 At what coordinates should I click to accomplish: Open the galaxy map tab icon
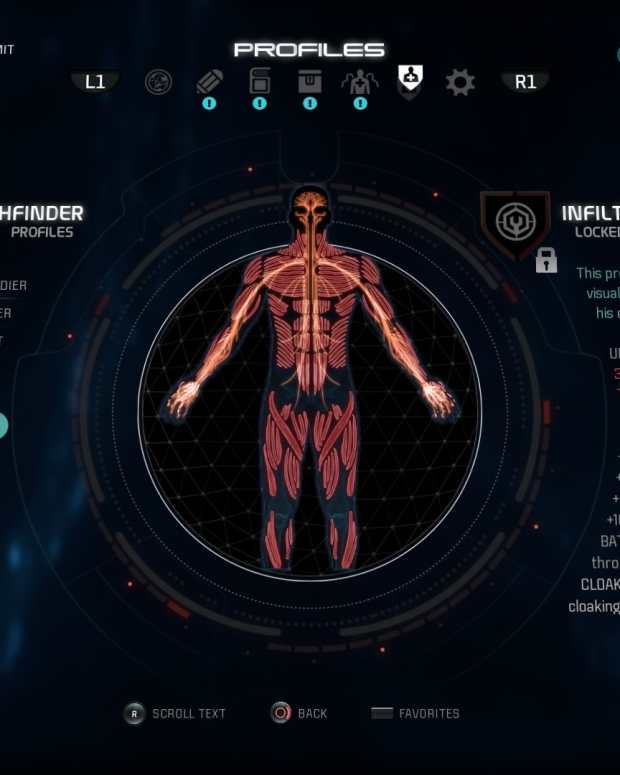click(x=158, y=82)
